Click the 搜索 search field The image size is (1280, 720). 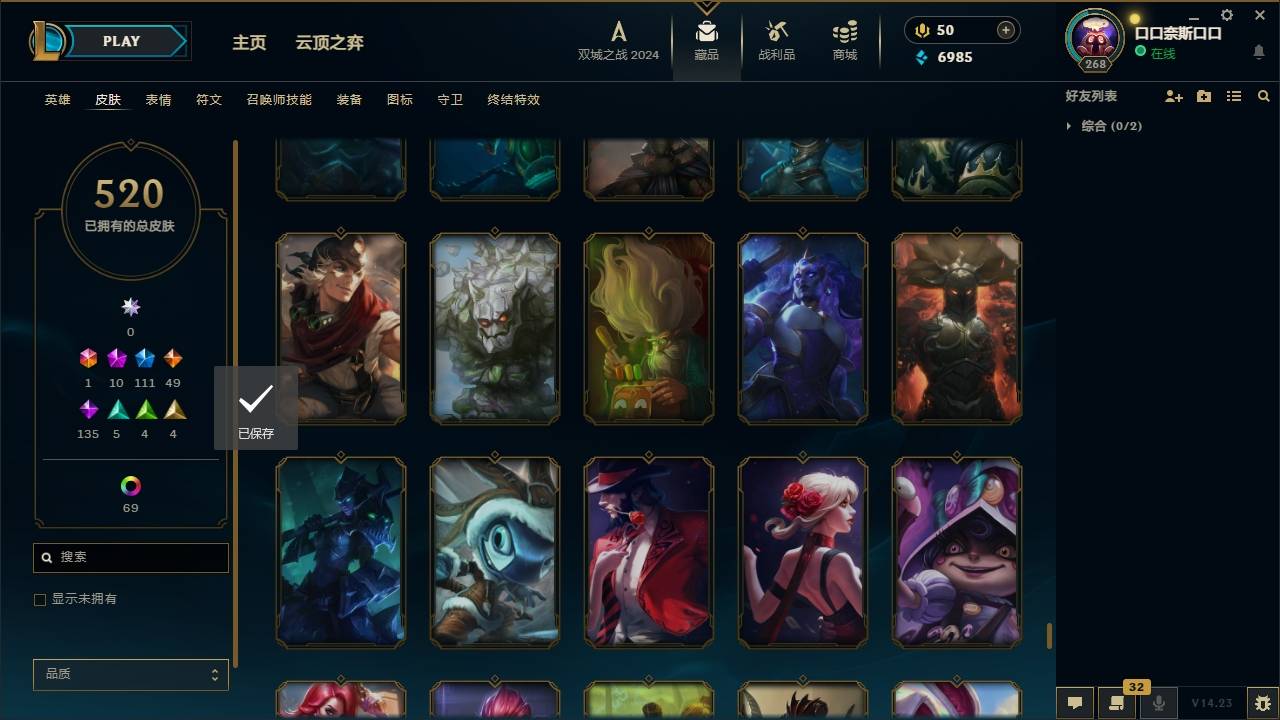pos(130,557)
